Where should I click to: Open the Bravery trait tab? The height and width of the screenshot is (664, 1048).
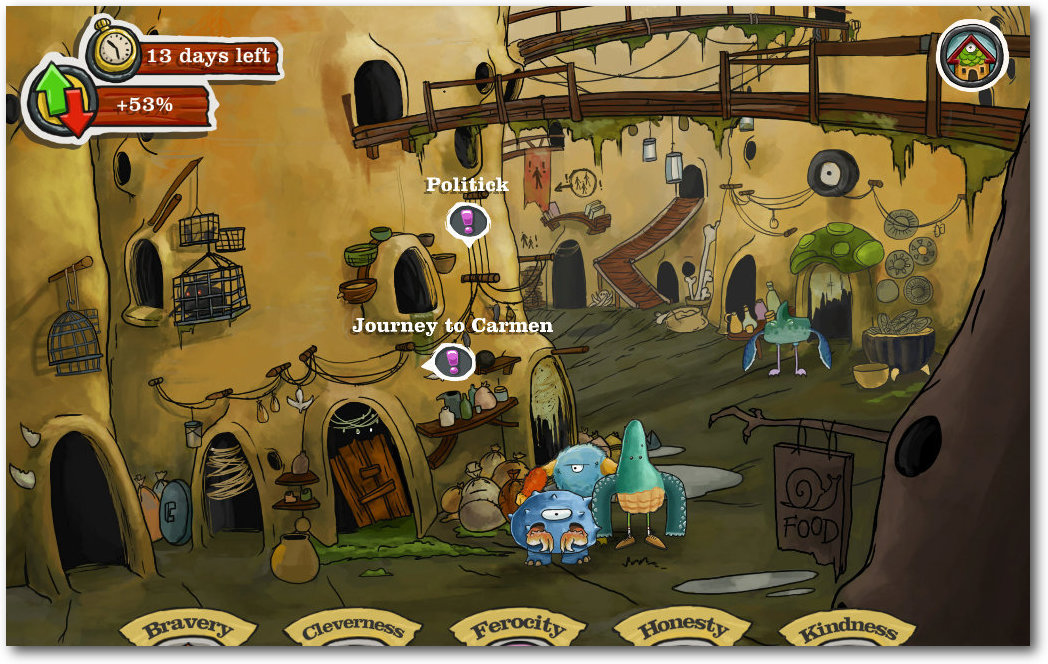[x=188, y=630]
